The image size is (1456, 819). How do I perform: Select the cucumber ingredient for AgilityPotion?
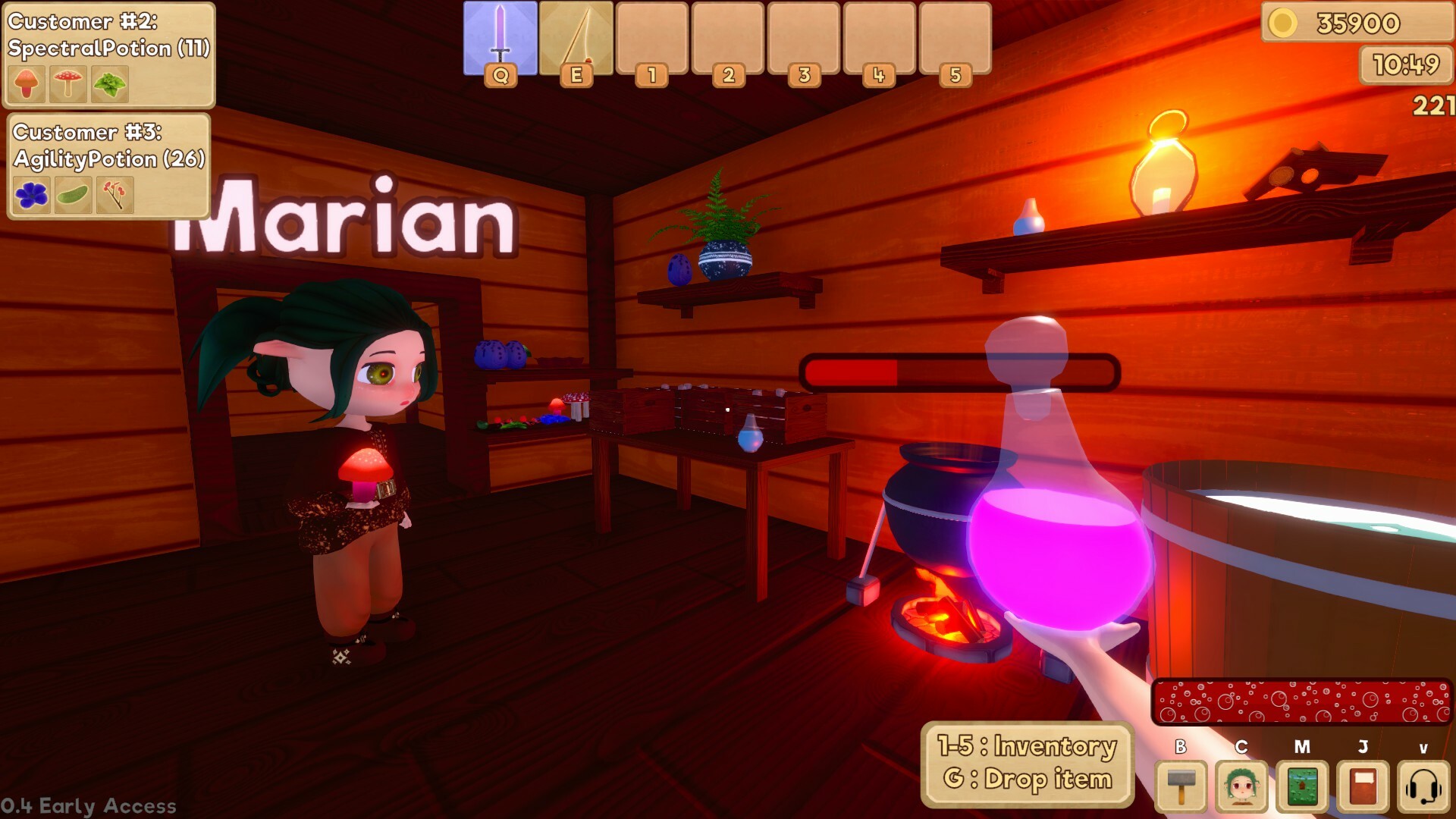coord(72,195)
